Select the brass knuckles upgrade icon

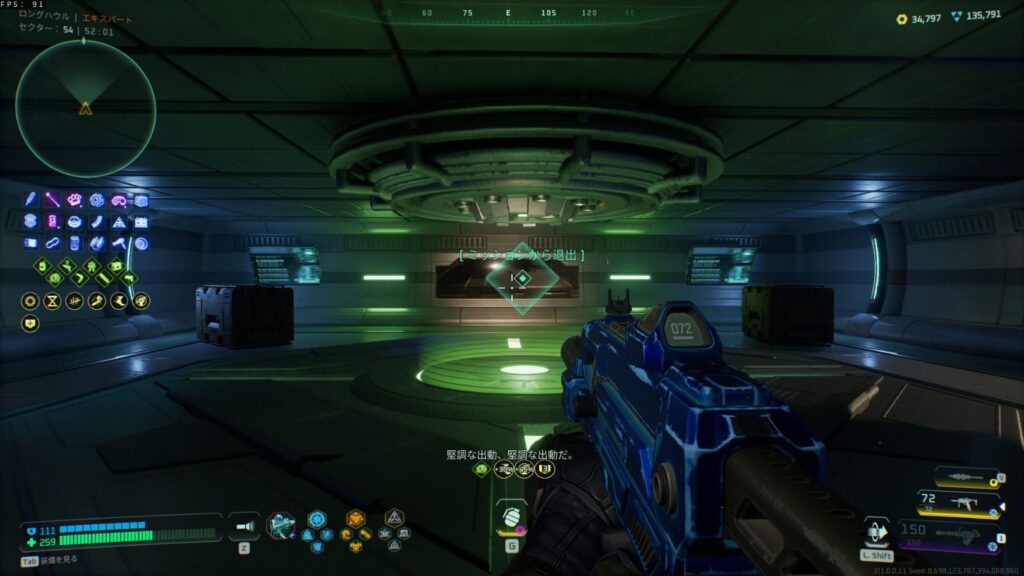[x=75, y=200]
